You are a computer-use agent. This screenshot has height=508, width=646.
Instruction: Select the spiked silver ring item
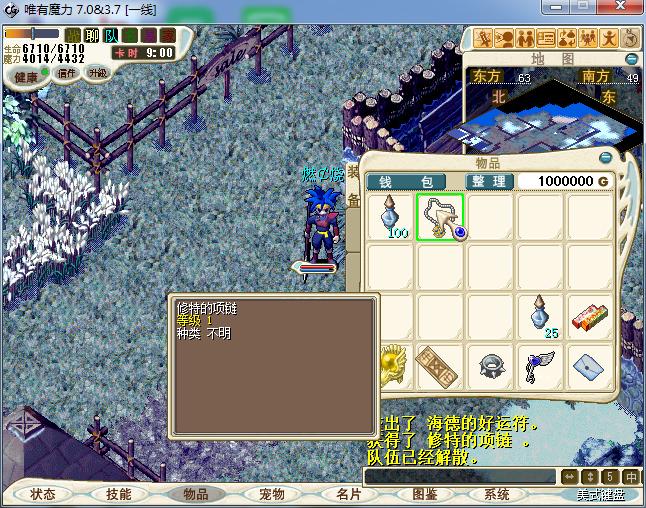point(490,366)
